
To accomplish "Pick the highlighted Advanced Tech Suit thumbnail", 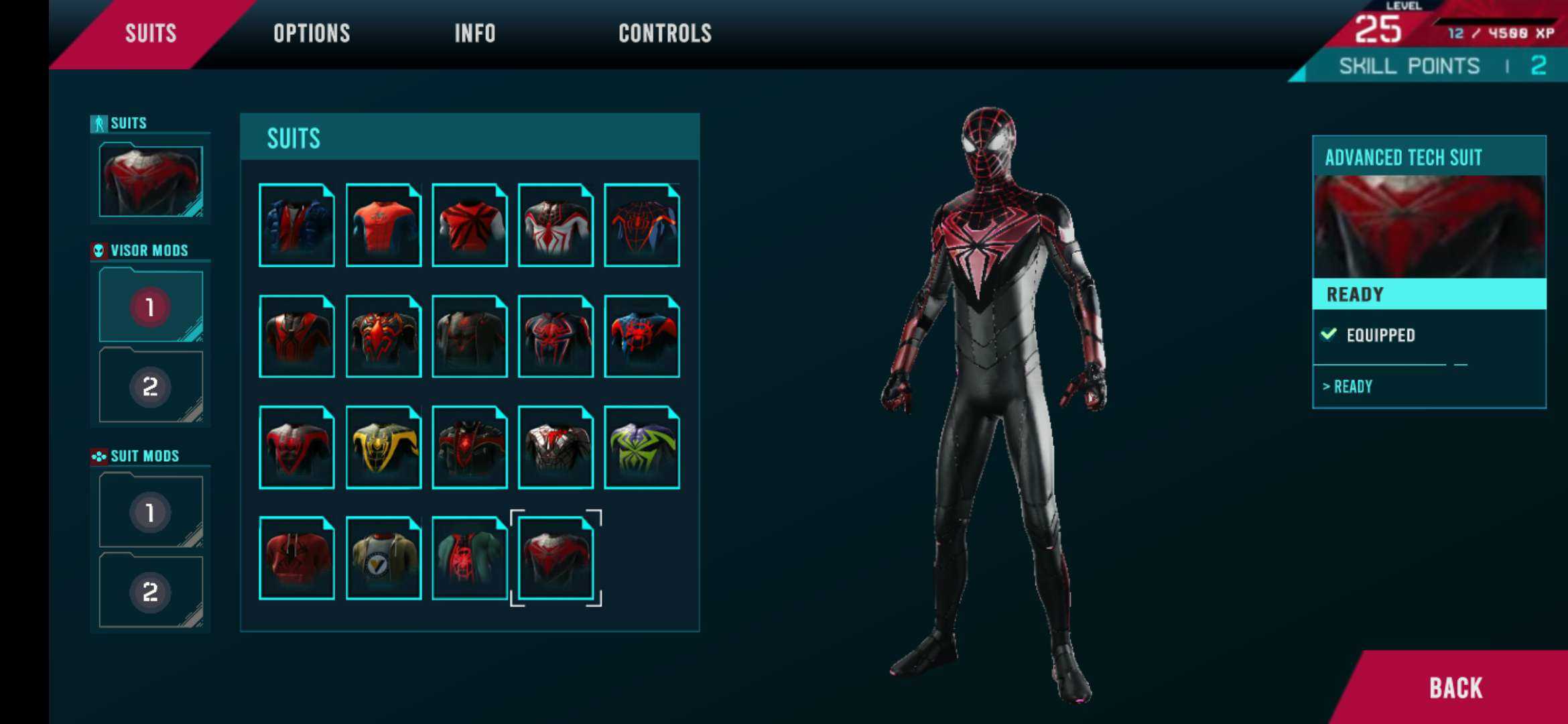I will [x=556, y=558].
